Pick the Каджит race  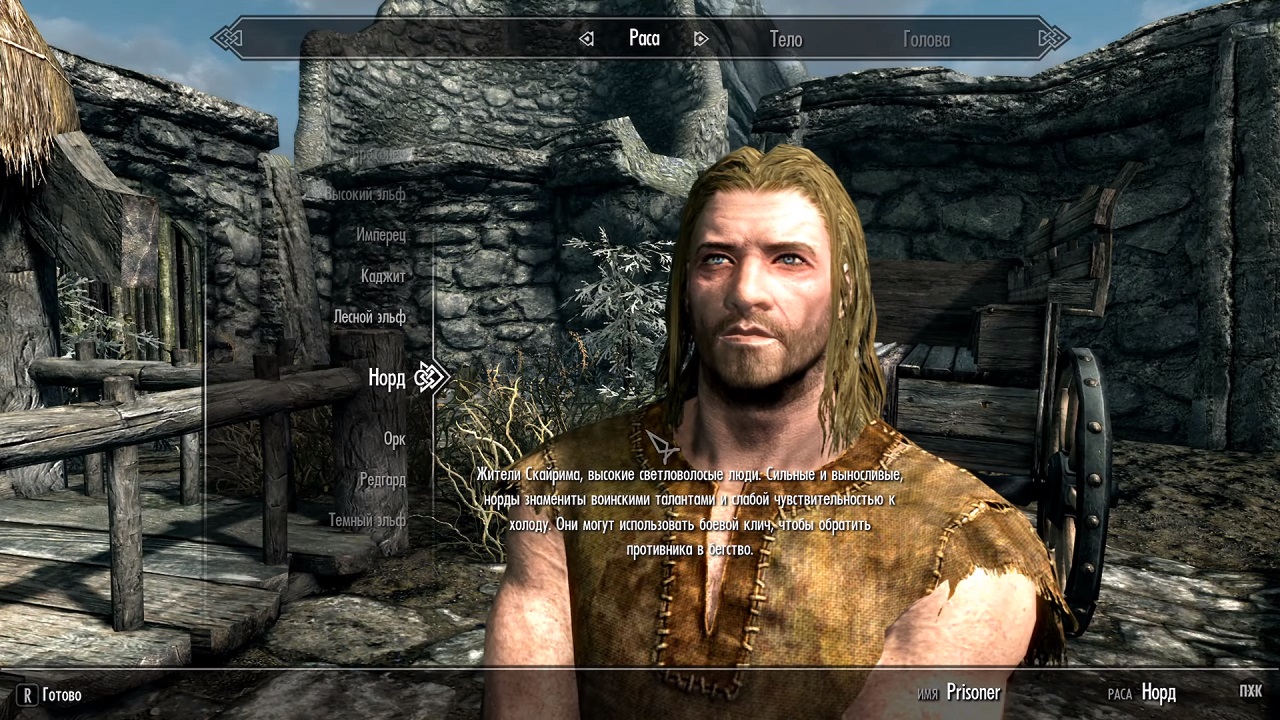383,276
